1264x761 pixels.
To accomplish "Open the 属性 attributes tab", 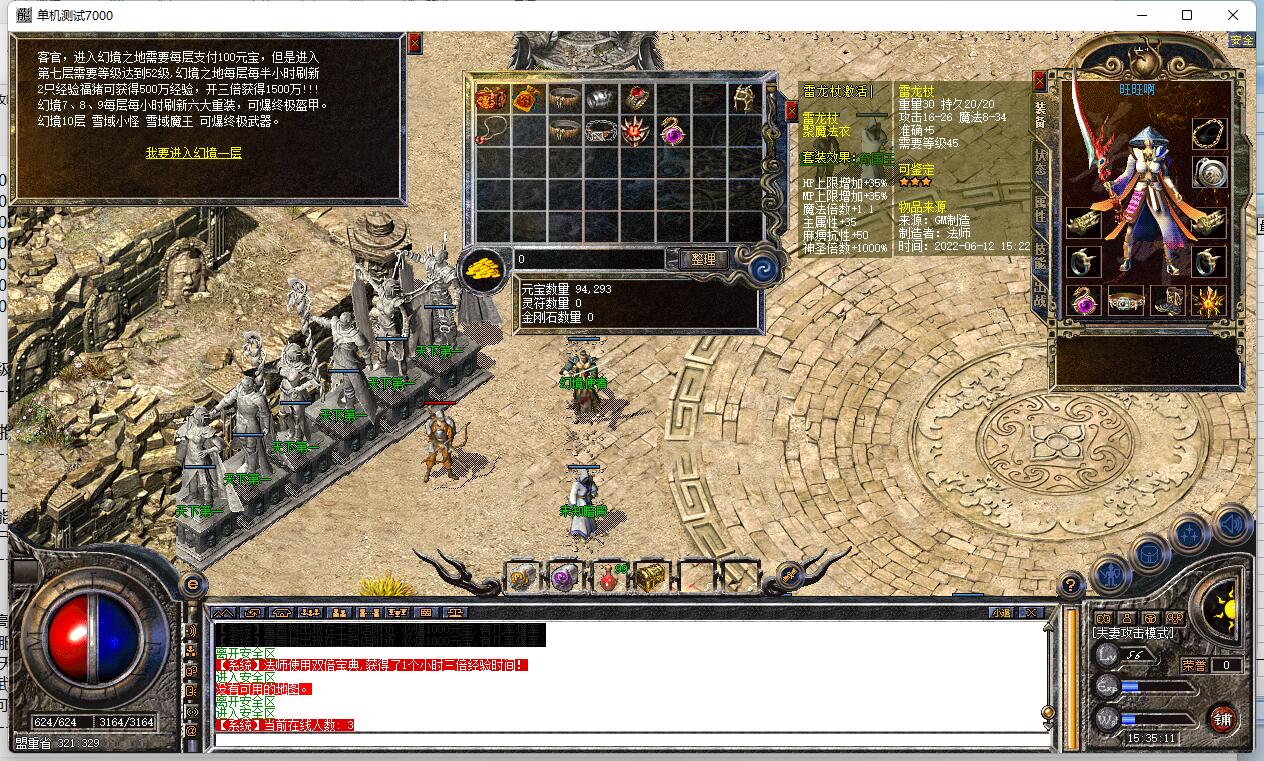I will click(1040, 208).
